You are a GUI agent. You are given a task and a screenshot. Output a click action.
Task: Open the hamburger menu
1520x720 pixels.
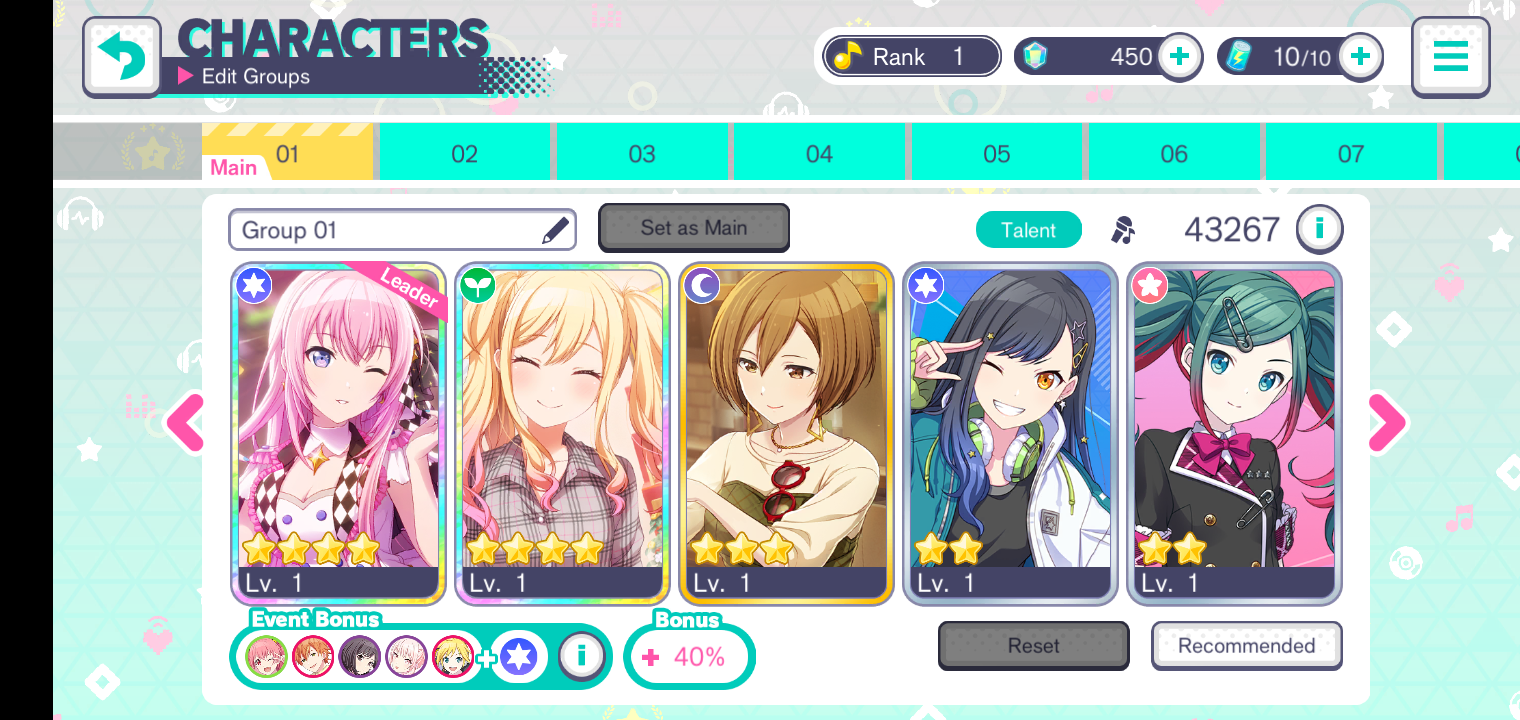pyautogui.click(x=1450, y=56)
